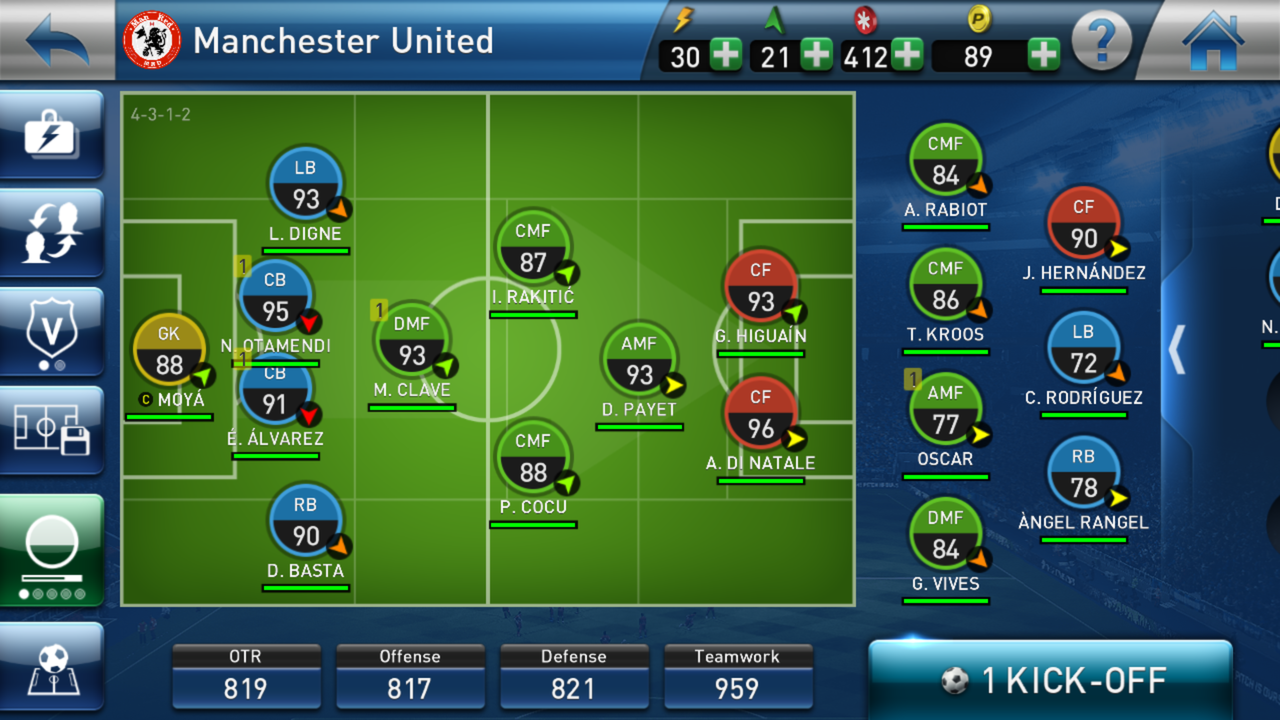Select midfielder I. Rakitić
This screenshot has height=720, width=1280.
click(x=533, y=248)
